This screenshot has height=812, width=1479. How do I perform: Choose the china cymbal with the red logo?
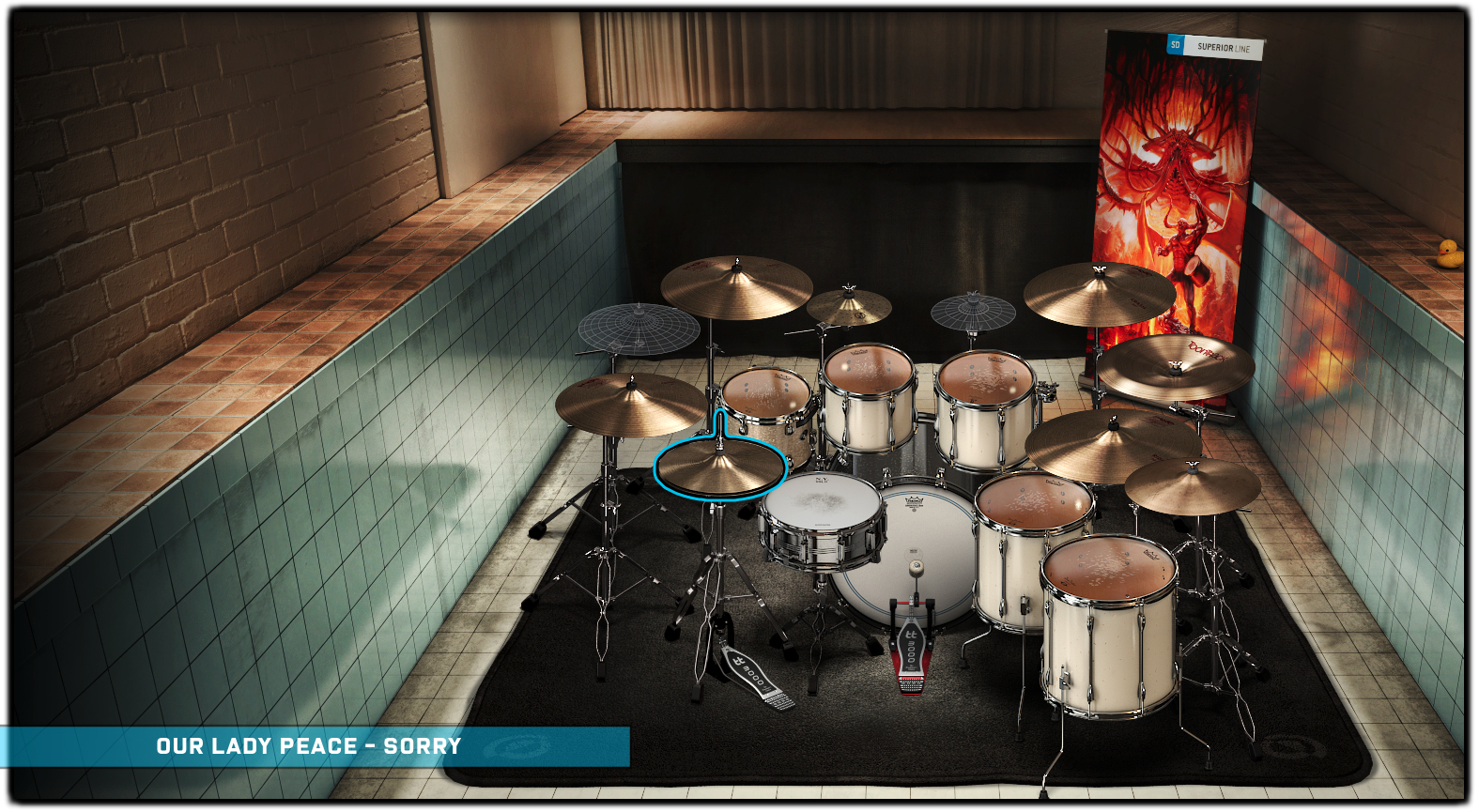[1175, 364]
